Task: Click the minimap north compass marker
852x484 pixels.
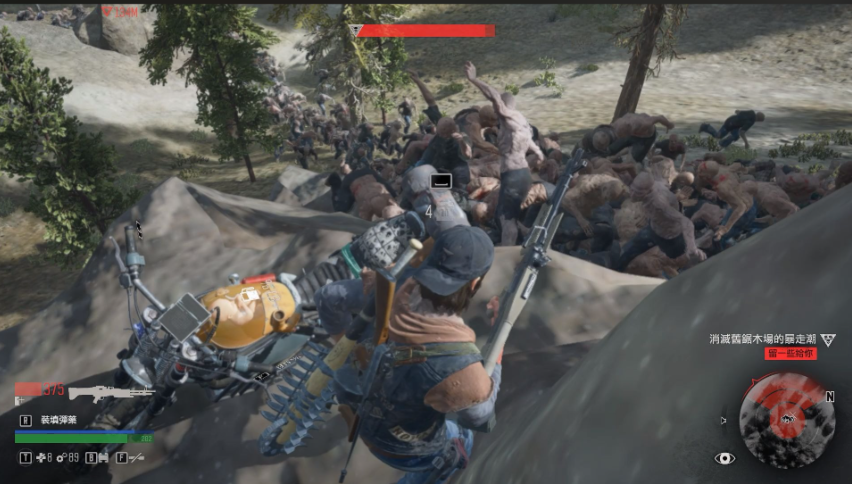Action: [829, 396]
